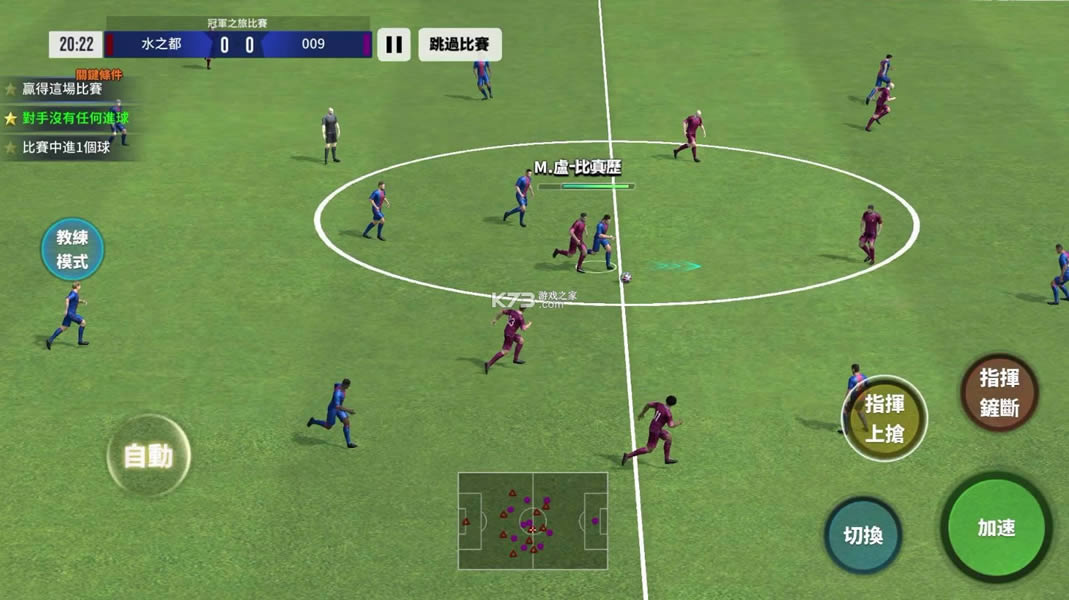Pause the match
The width and height of the screenshot is (1069, 600).
coord(394,44)
